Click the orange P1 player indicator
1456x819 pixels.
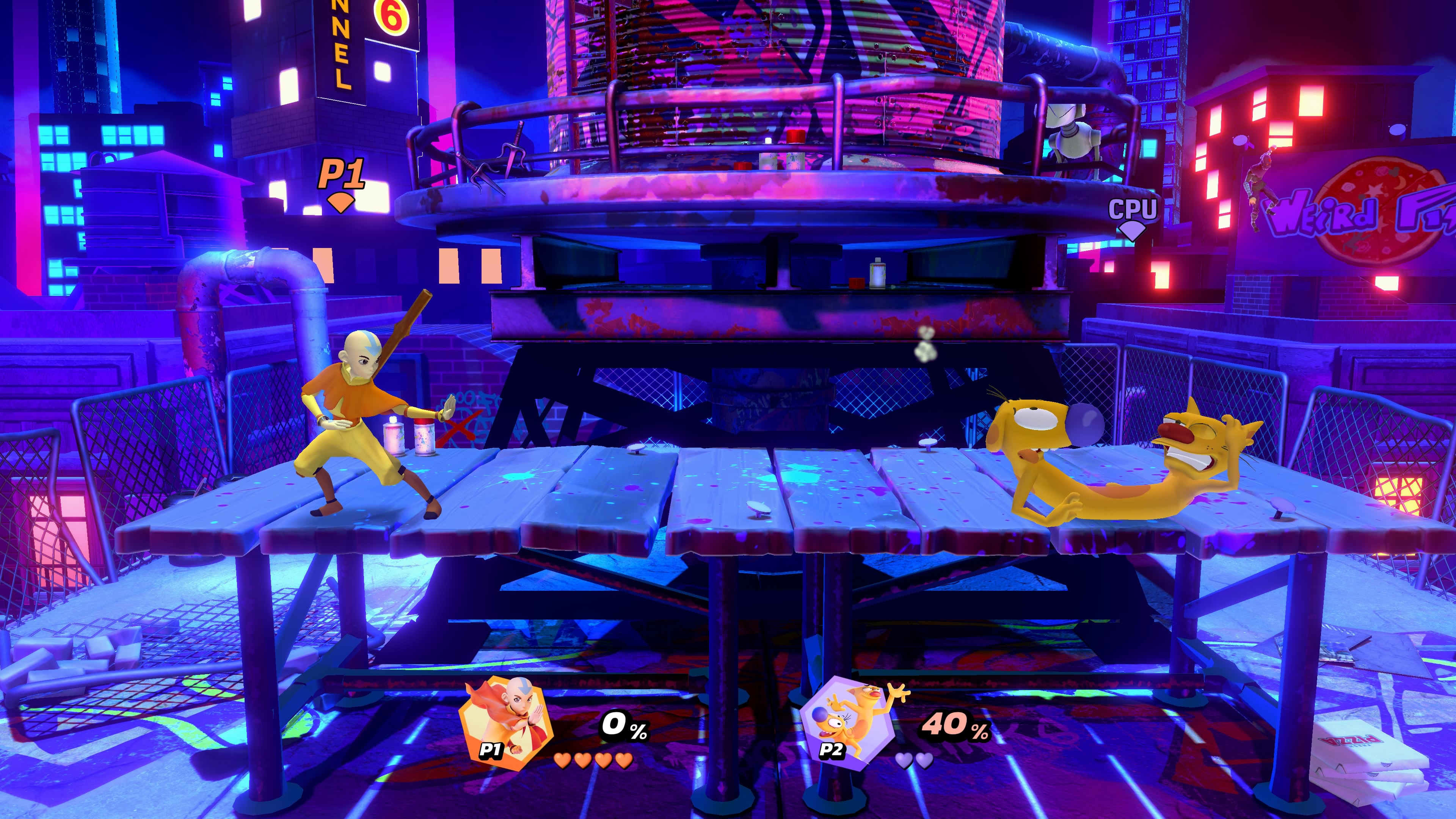(341, 183)
